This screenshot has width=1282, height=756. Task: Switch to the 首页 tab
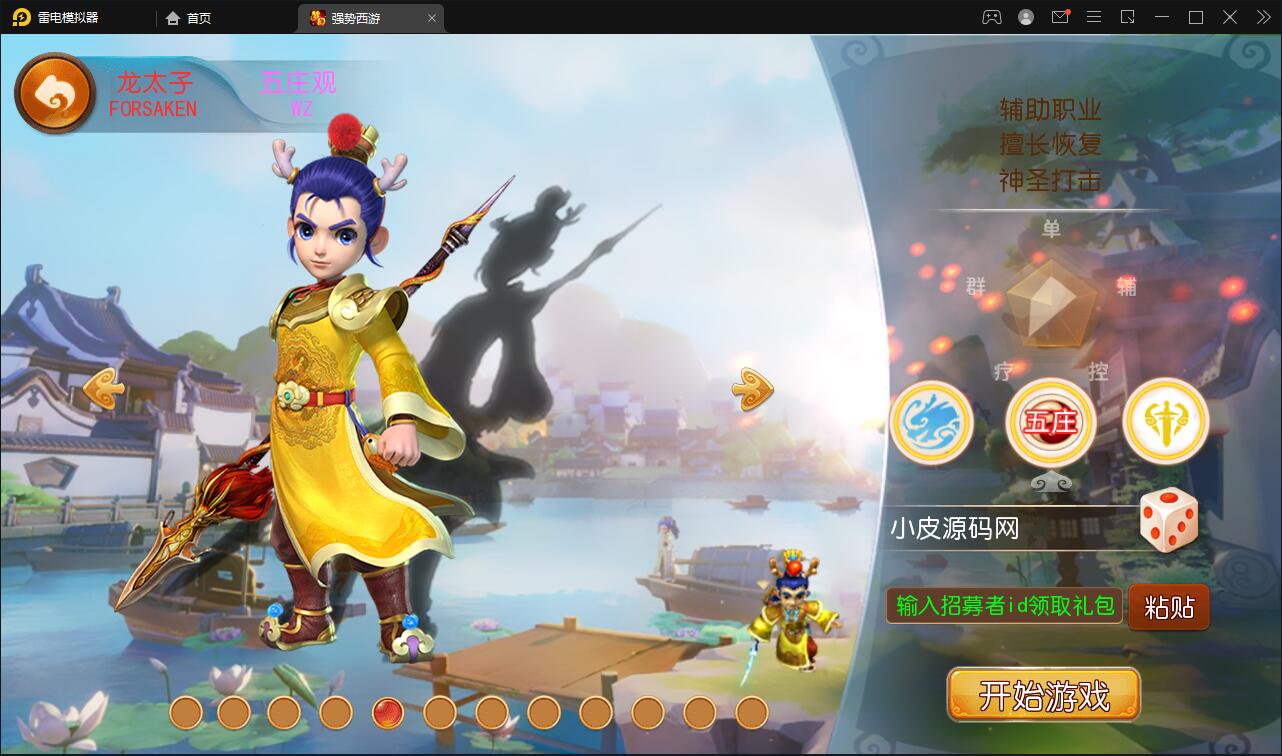click(188, 18)
